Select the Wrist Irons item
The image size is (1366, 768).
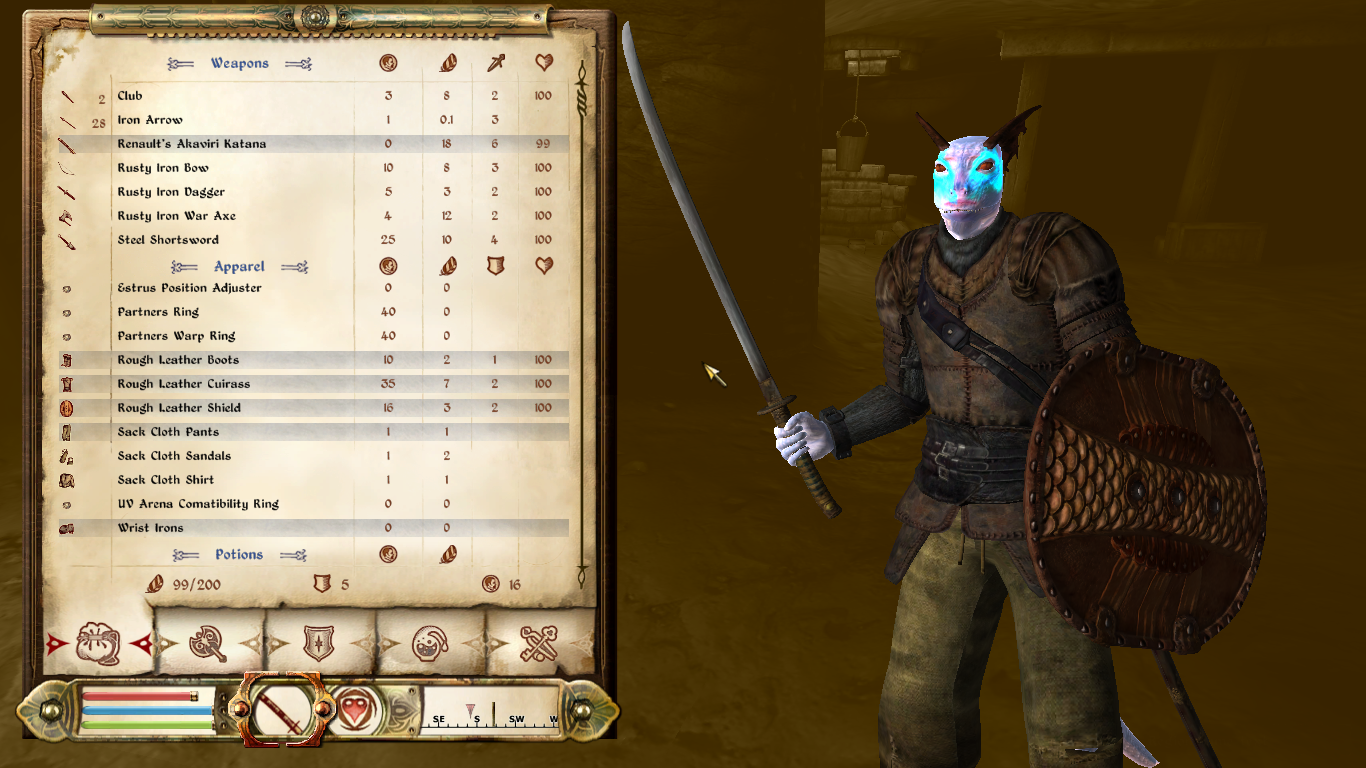click(x=150, y=528)
